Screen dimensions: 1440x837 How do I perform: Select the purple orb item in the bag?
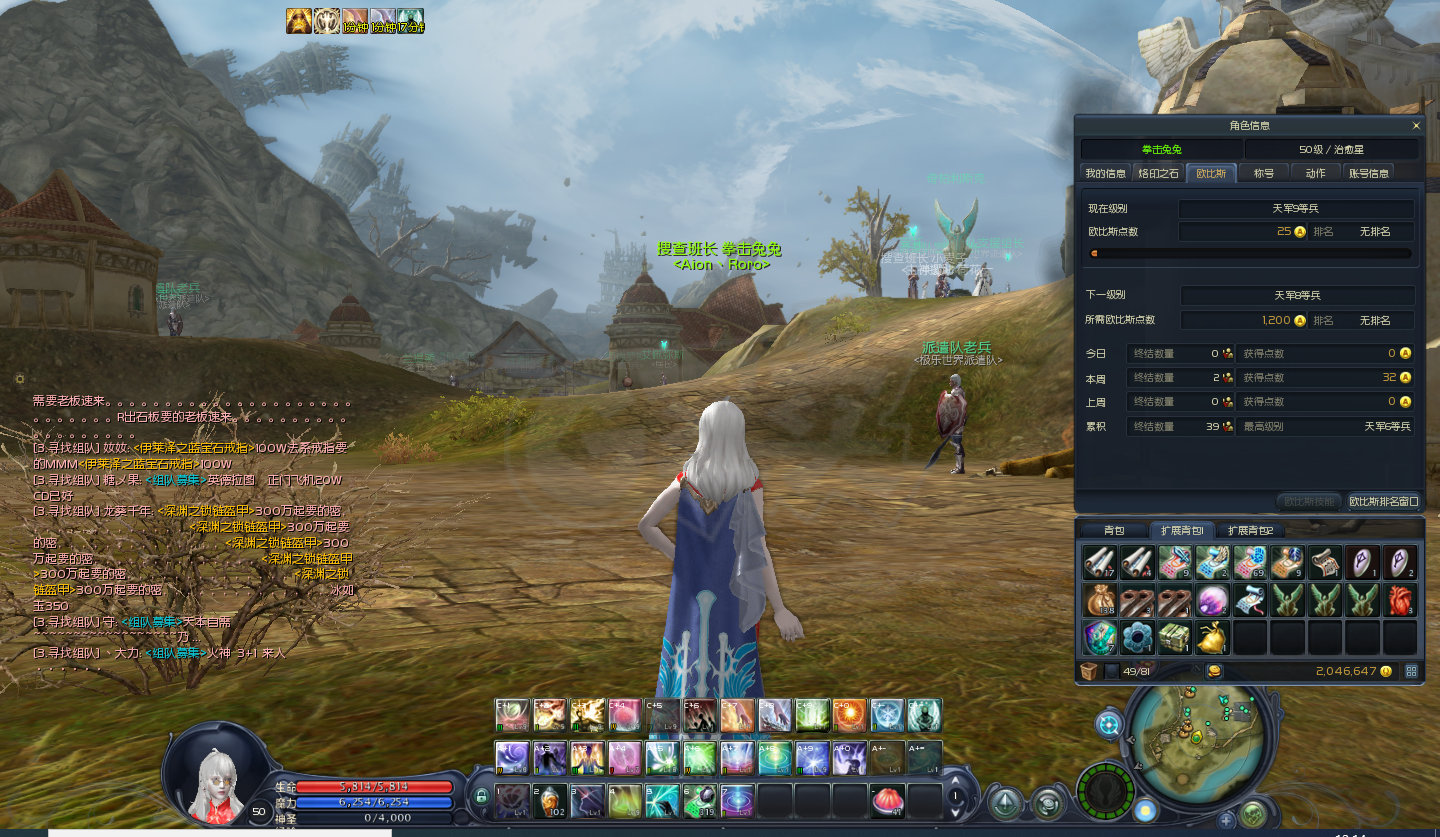(1212, 600)
